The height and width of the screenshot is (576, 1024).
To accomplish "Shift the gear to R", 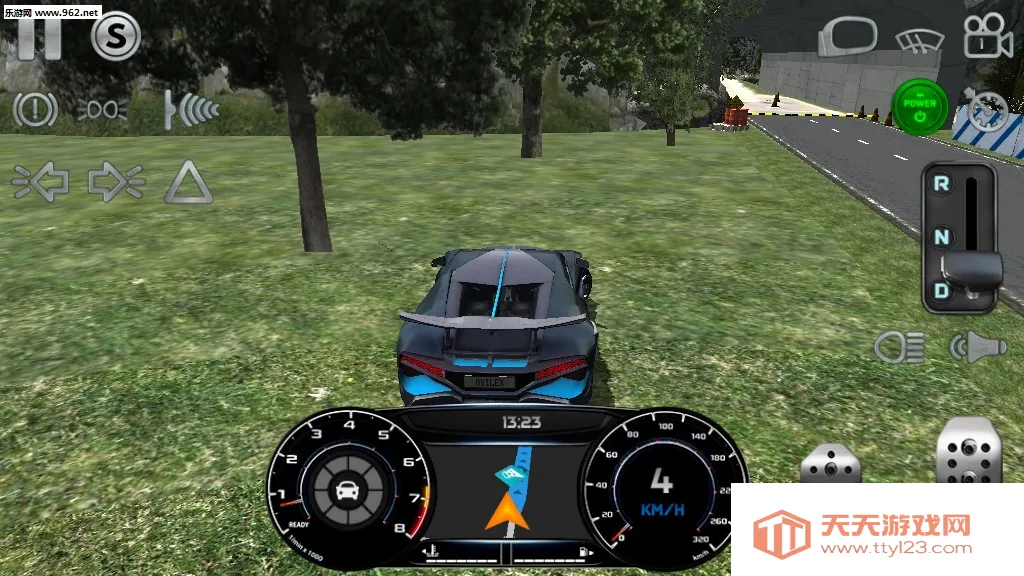I will tap(941, 184).
